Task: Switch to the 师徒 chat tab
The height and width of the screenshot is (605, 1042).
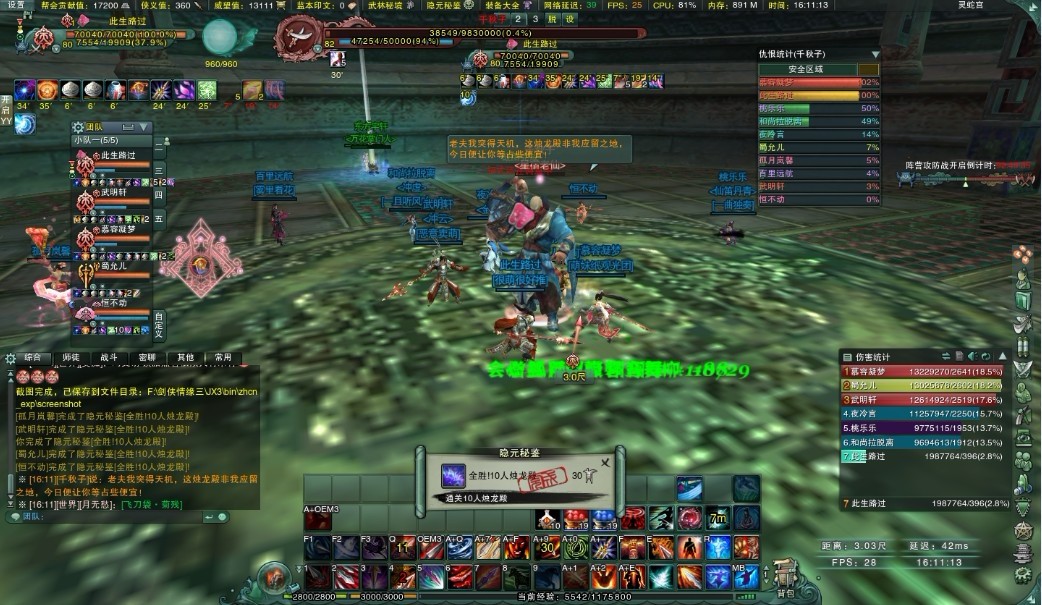Action: [70, 357]
